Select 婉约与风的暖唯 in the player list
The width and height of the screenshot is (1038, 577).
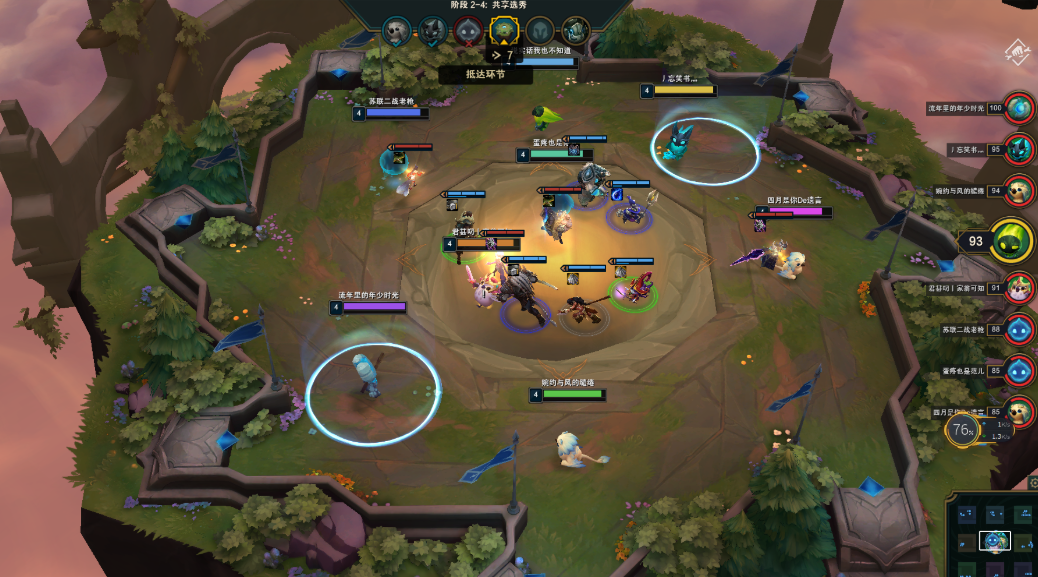[x=1019, y=190]
